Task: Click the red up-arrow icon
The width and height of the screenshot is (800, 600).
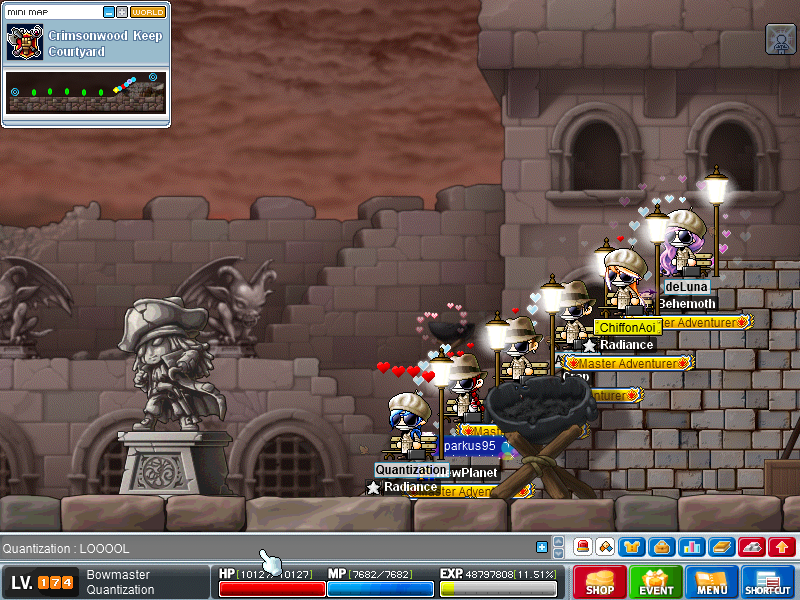Action: [782, 547]
